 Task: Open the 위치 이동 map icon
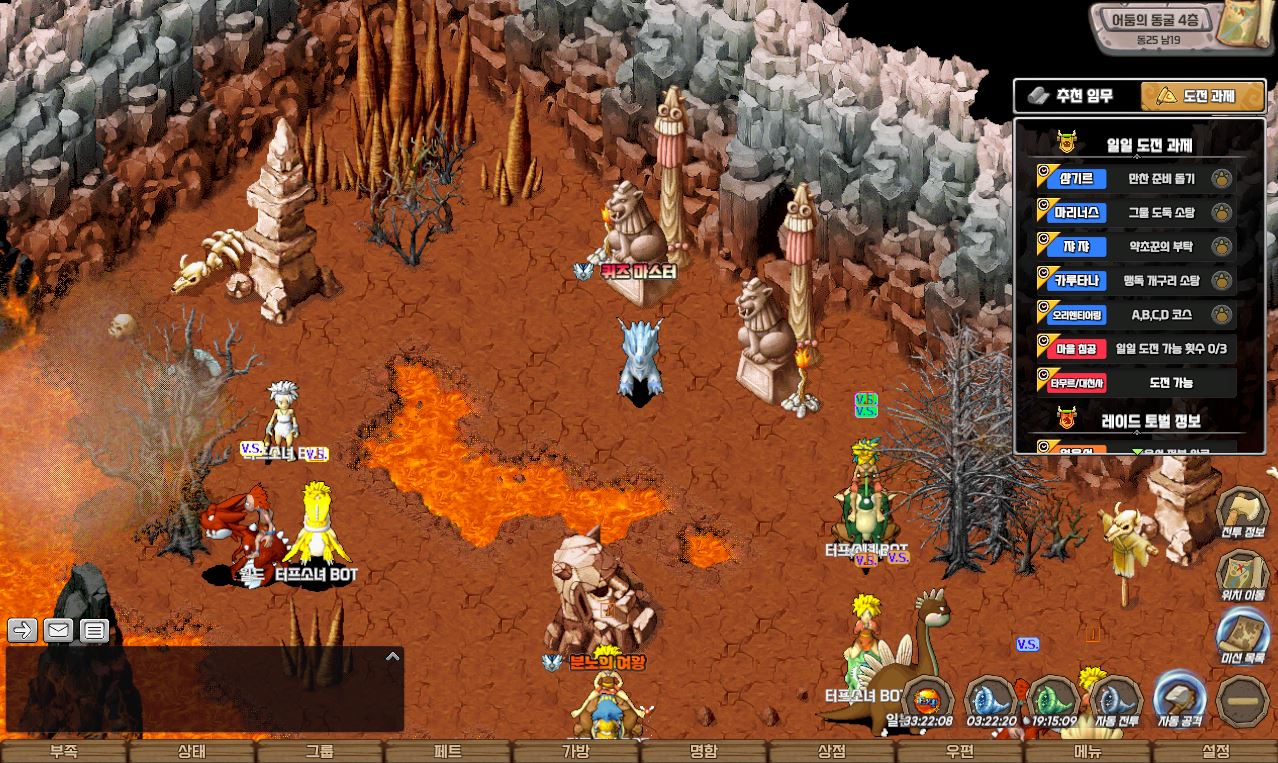(x=1243, y=576)
